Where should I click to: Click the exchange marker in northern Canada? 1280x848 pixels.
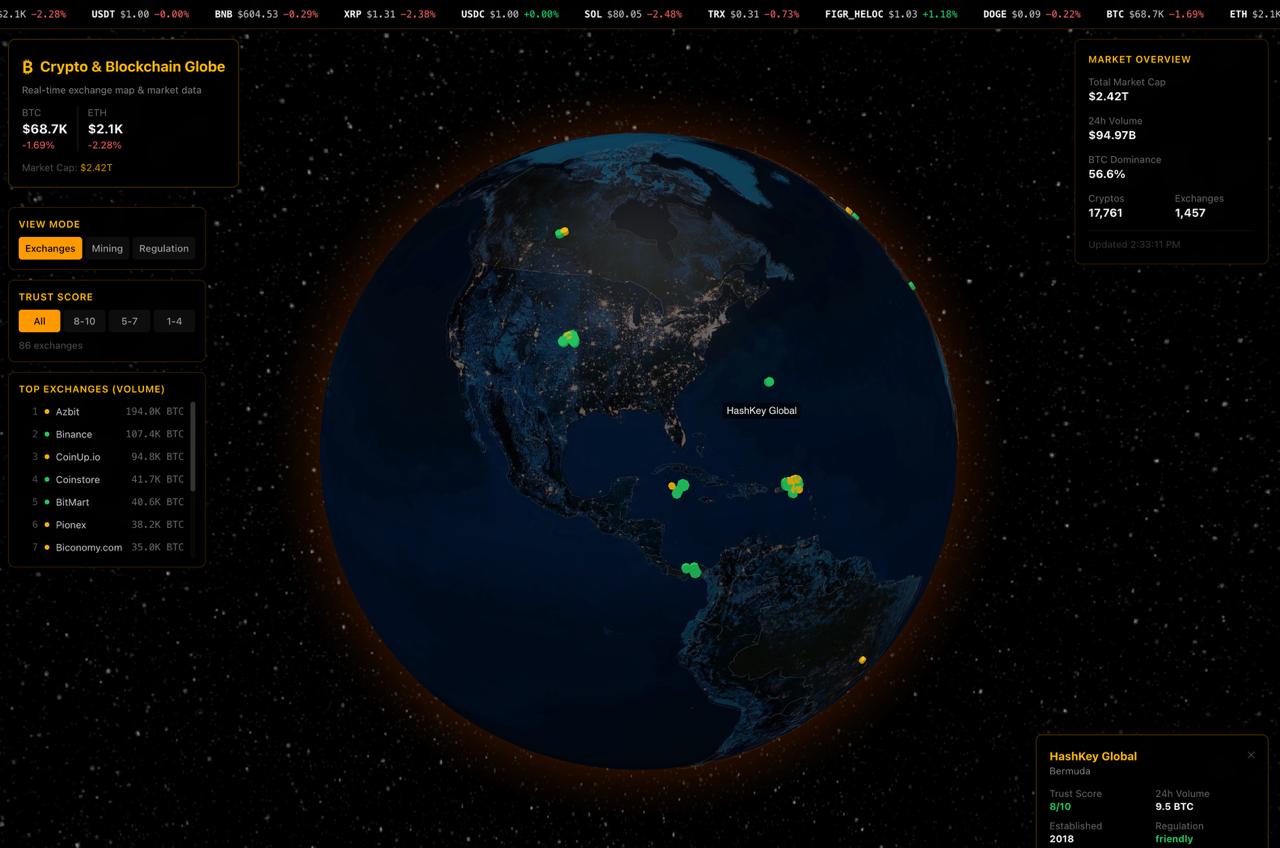click(x=561, y=232)
